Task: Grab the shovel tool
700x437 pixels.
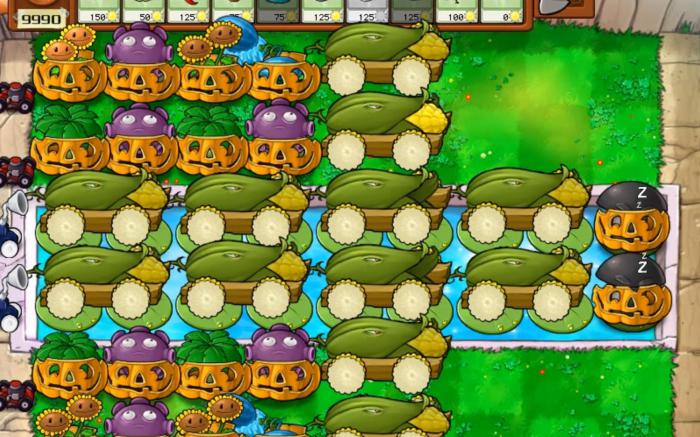Action: click(x=561, y=6)
